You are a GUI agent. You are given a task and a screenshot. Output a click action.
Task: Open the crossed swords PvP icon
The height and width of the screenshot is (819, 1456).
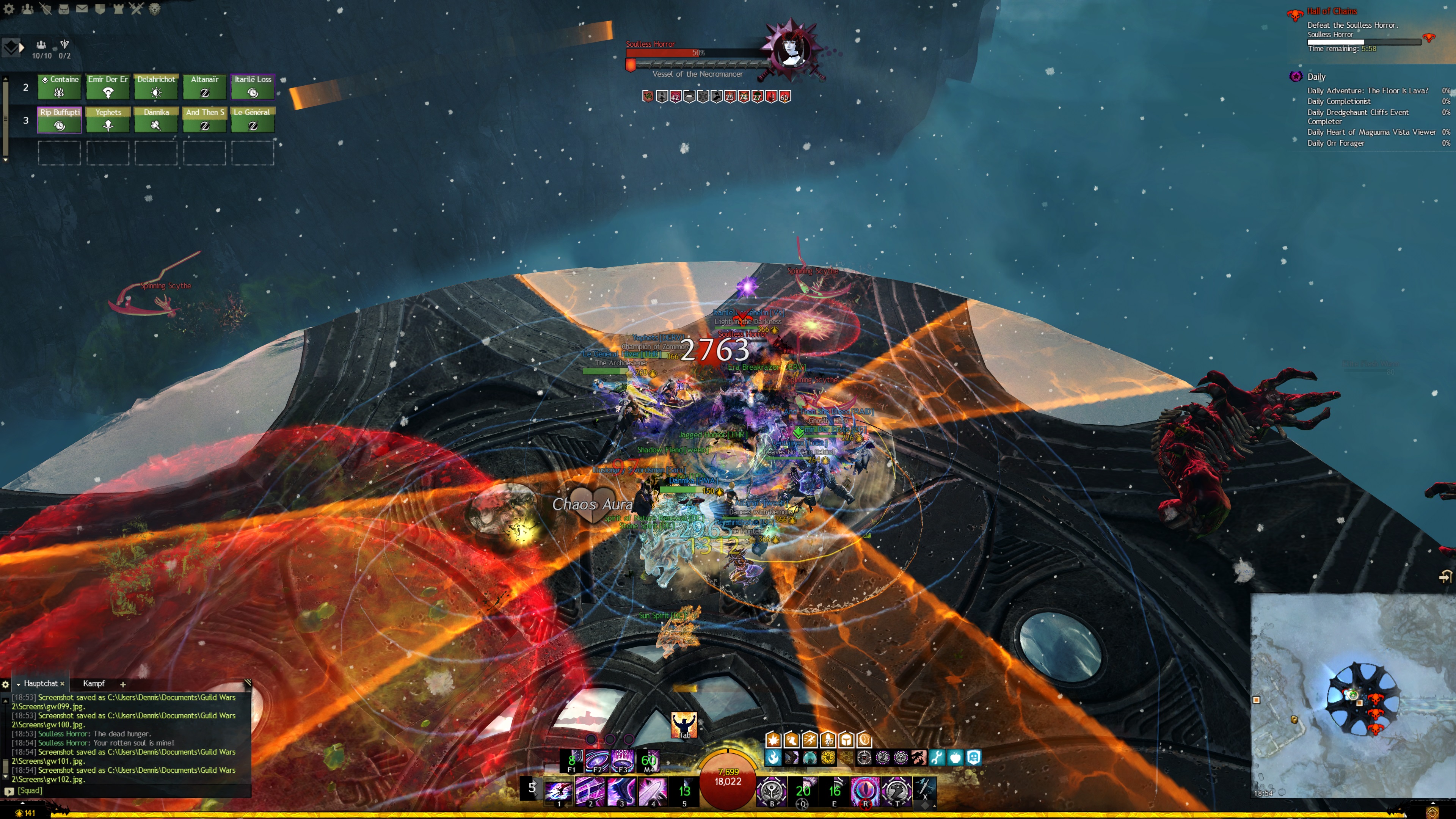click(136, 8)
